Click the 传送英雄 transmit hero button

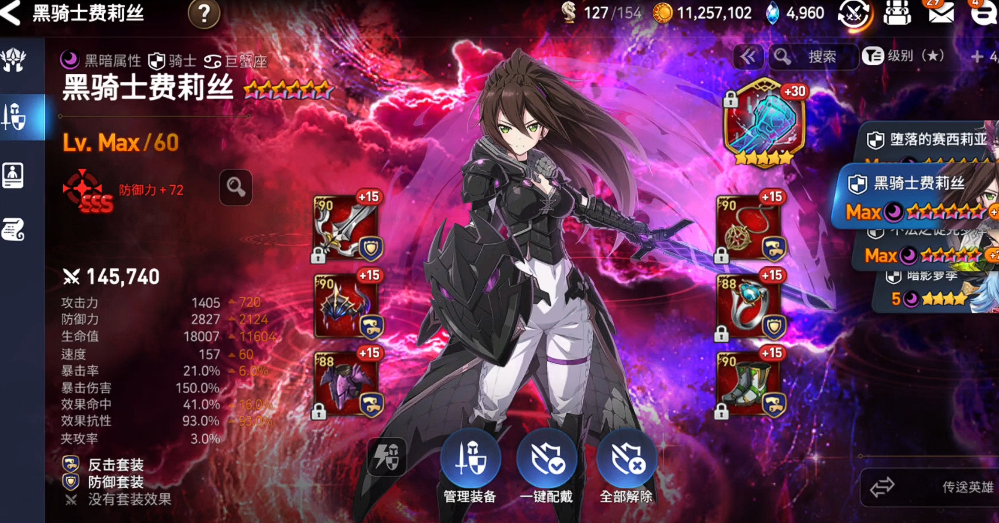click(x=930, y=488)
